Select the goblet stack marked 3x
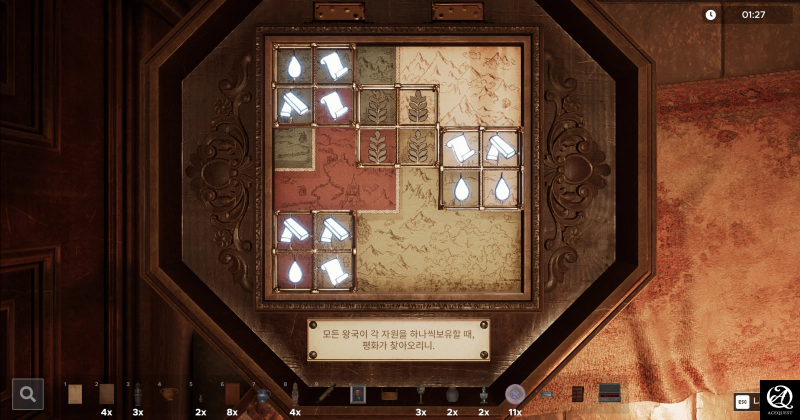The image size is (800, 420). (421, 394)
